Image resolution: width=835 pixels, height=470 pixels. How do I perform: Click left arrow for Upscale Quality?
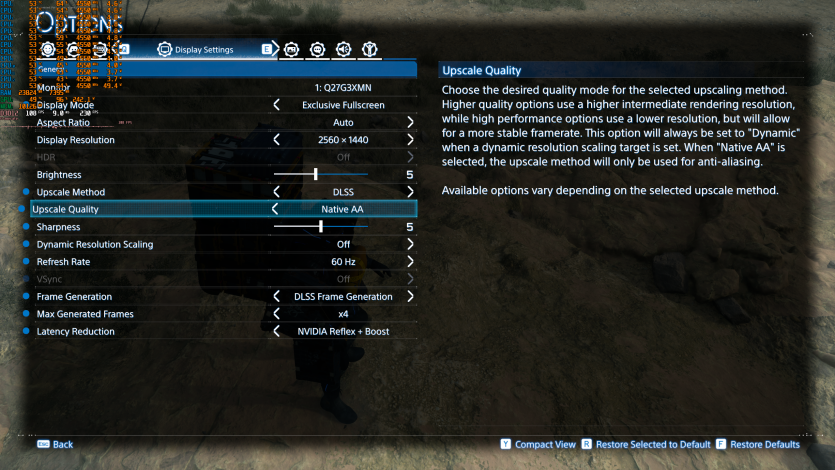click(x=277, y=209)
